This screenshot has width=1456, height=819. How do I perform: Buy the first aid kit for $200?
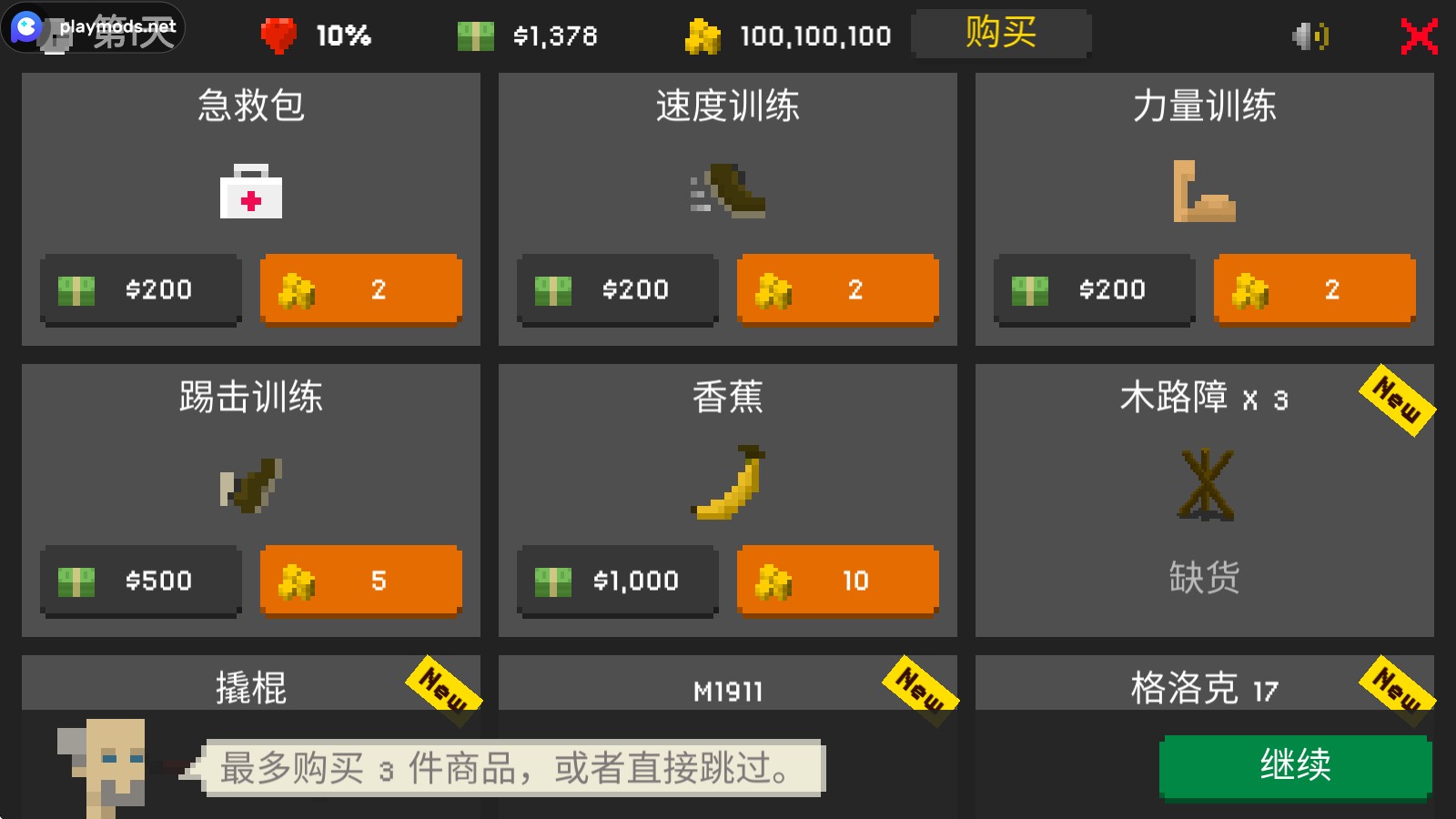pos(140,289)
